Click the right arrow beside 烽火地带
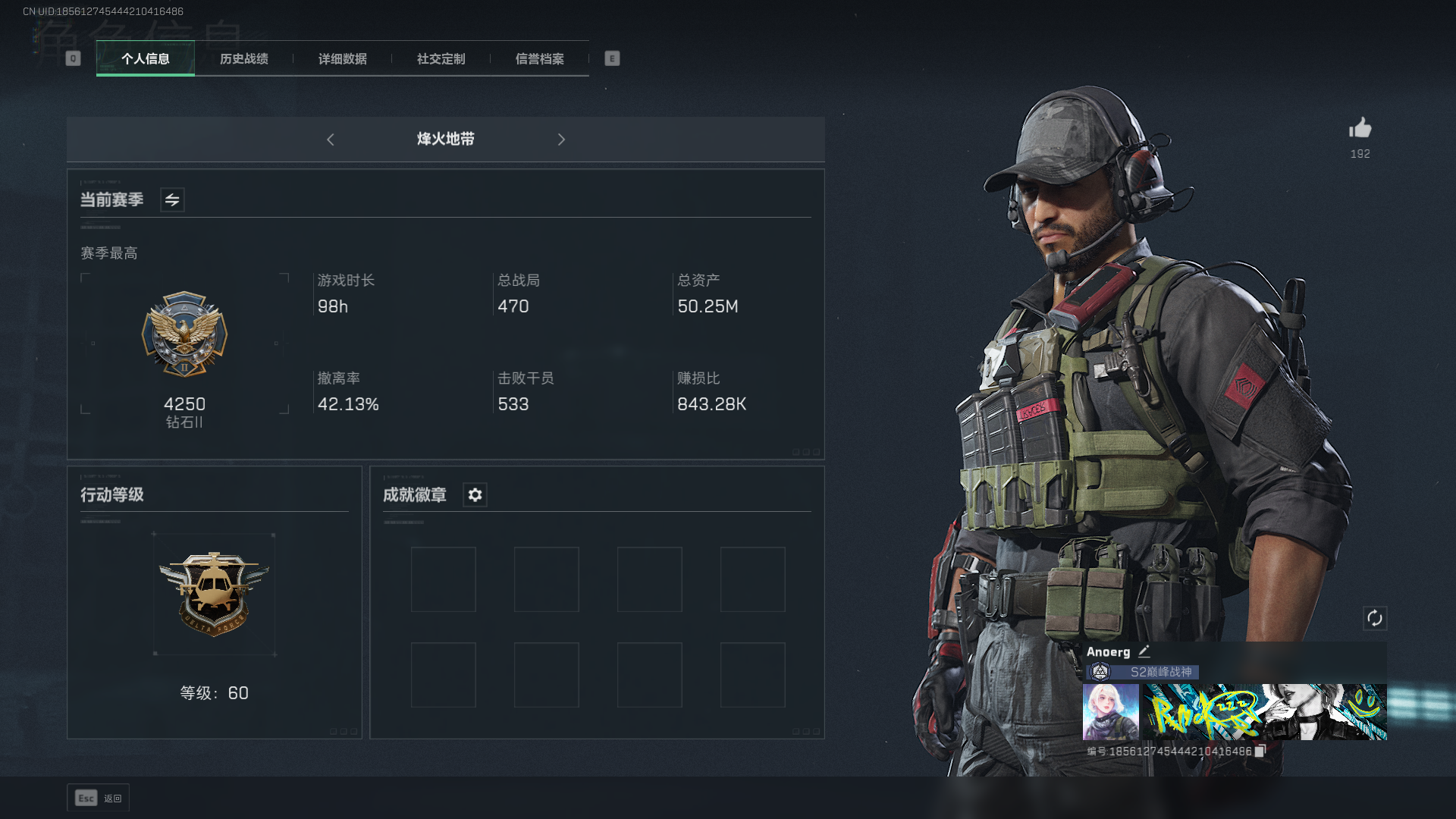The width and height of the screenshot is (1456, 819). pos(561,140)
